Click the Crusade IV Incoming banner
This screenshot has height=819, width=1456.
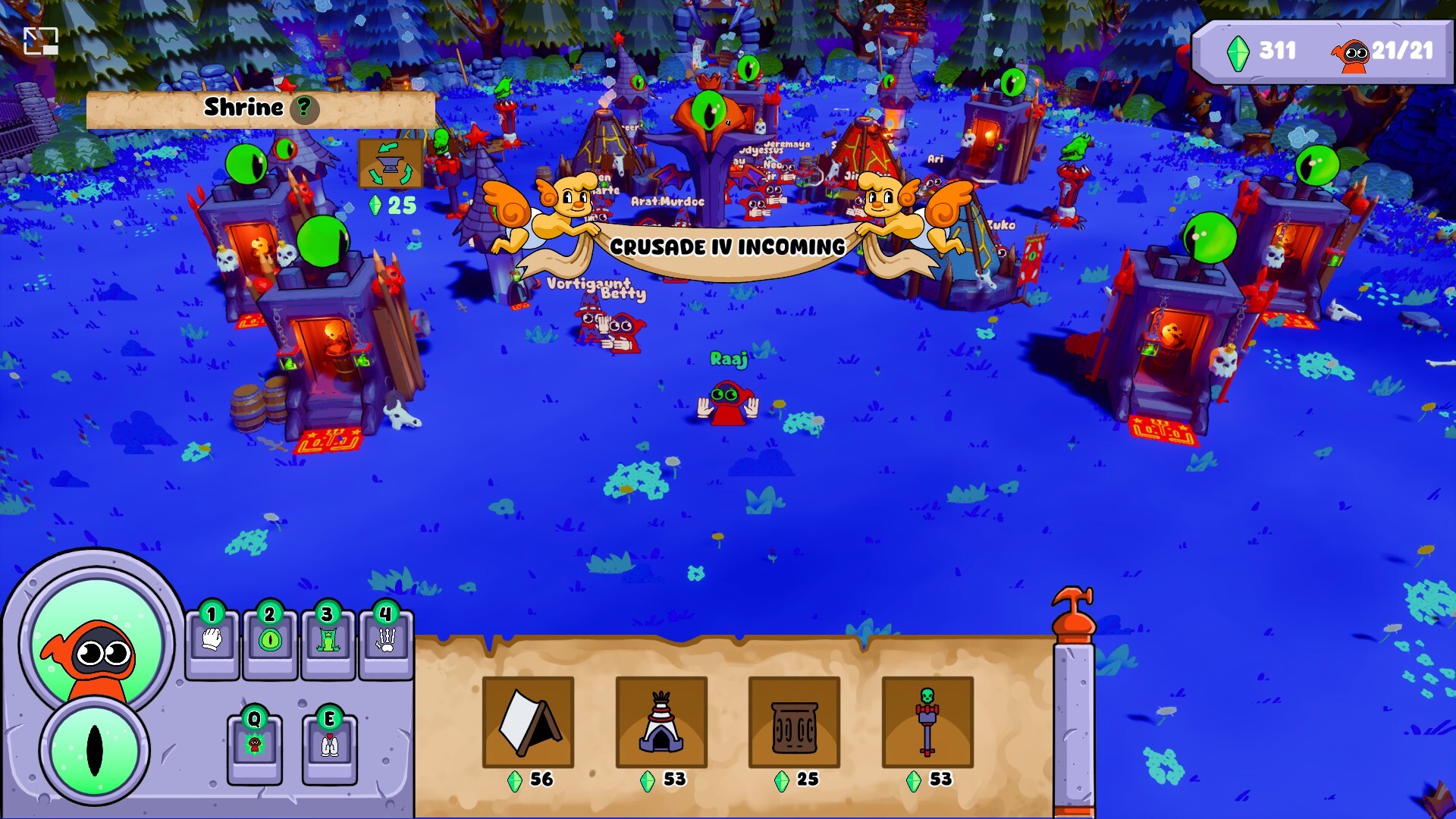pos(727,246)
